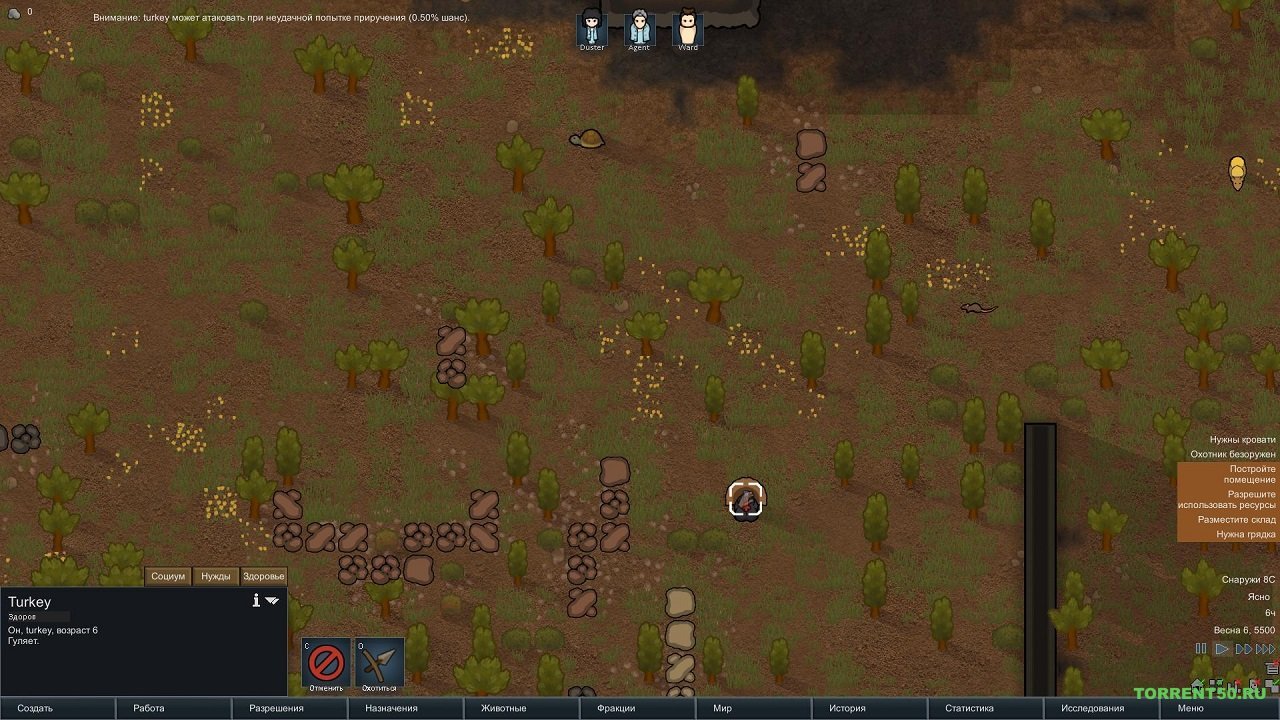The height and width of the screenshot is (720, 1280).
Task: Toggle double game speed
Action: pyautogui.click(x=1242, y=648)
